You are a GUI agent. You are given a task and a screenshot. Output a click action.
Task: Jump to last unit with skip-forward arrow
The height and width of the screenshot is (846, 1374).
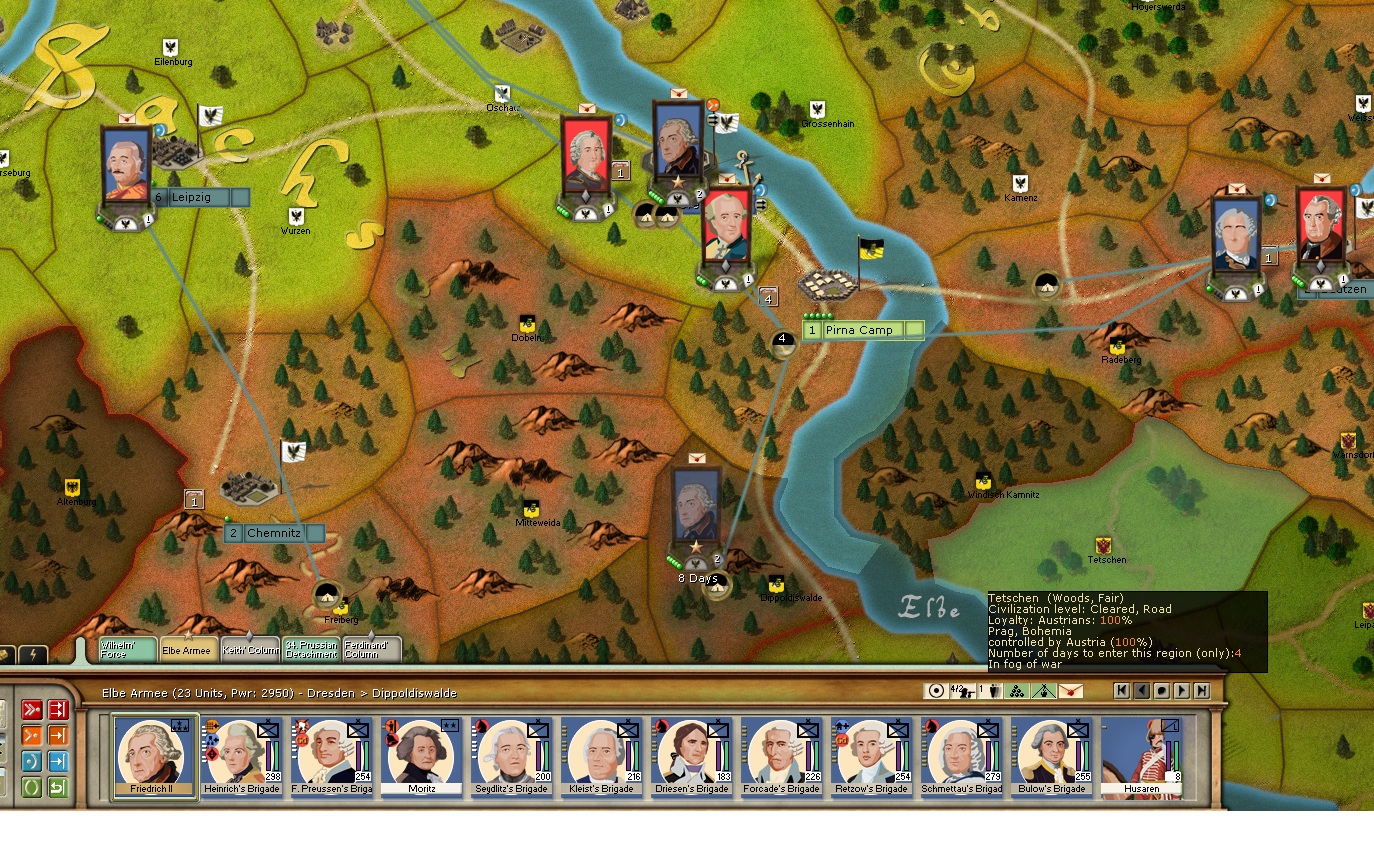[1201, 691]
